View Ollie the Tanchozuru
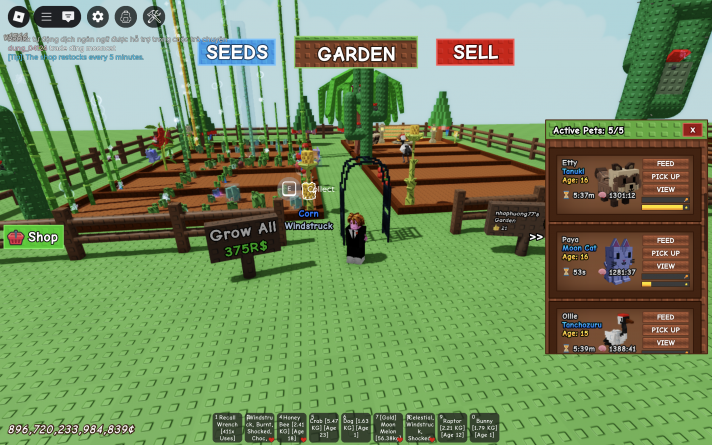 pos(665,343)
